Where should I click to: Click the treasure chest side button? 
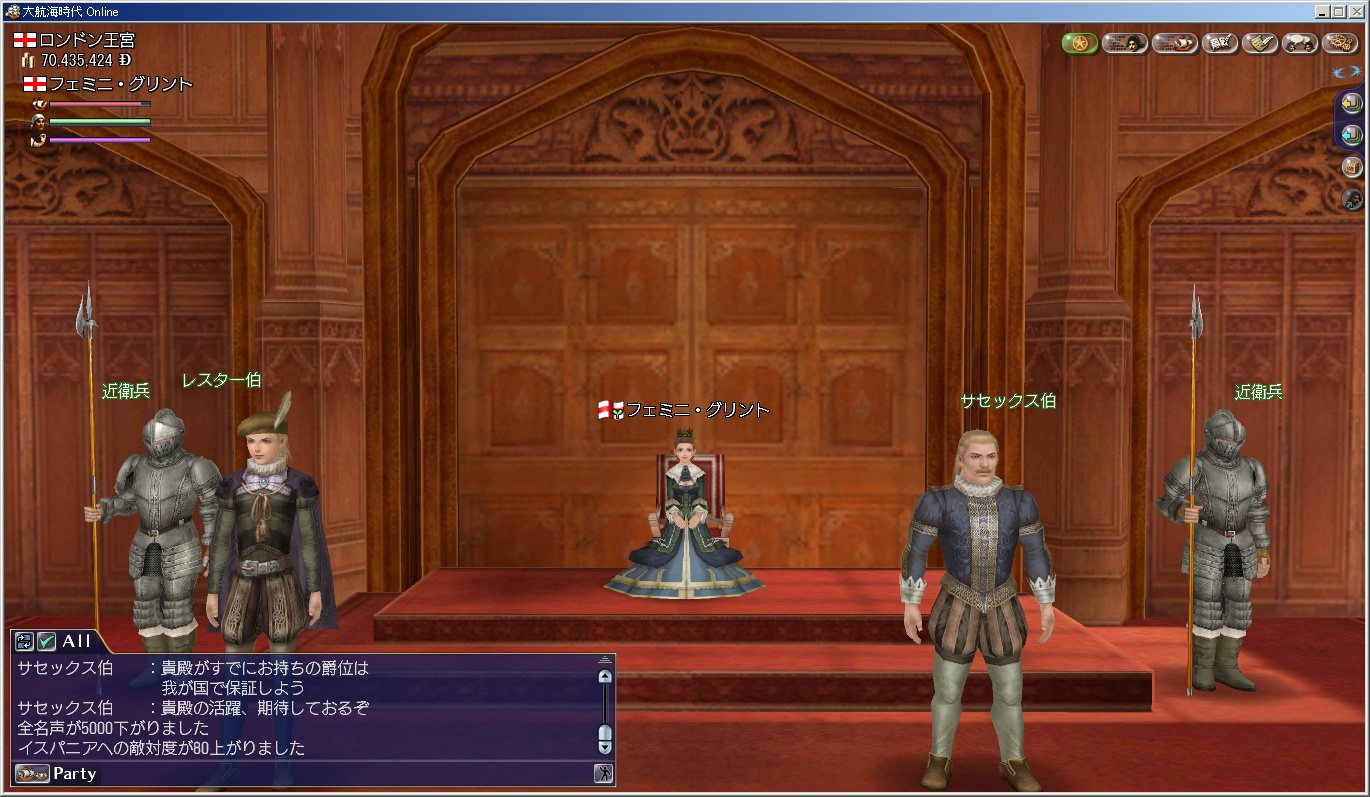pyautogui.click(x=1351, y=166)
